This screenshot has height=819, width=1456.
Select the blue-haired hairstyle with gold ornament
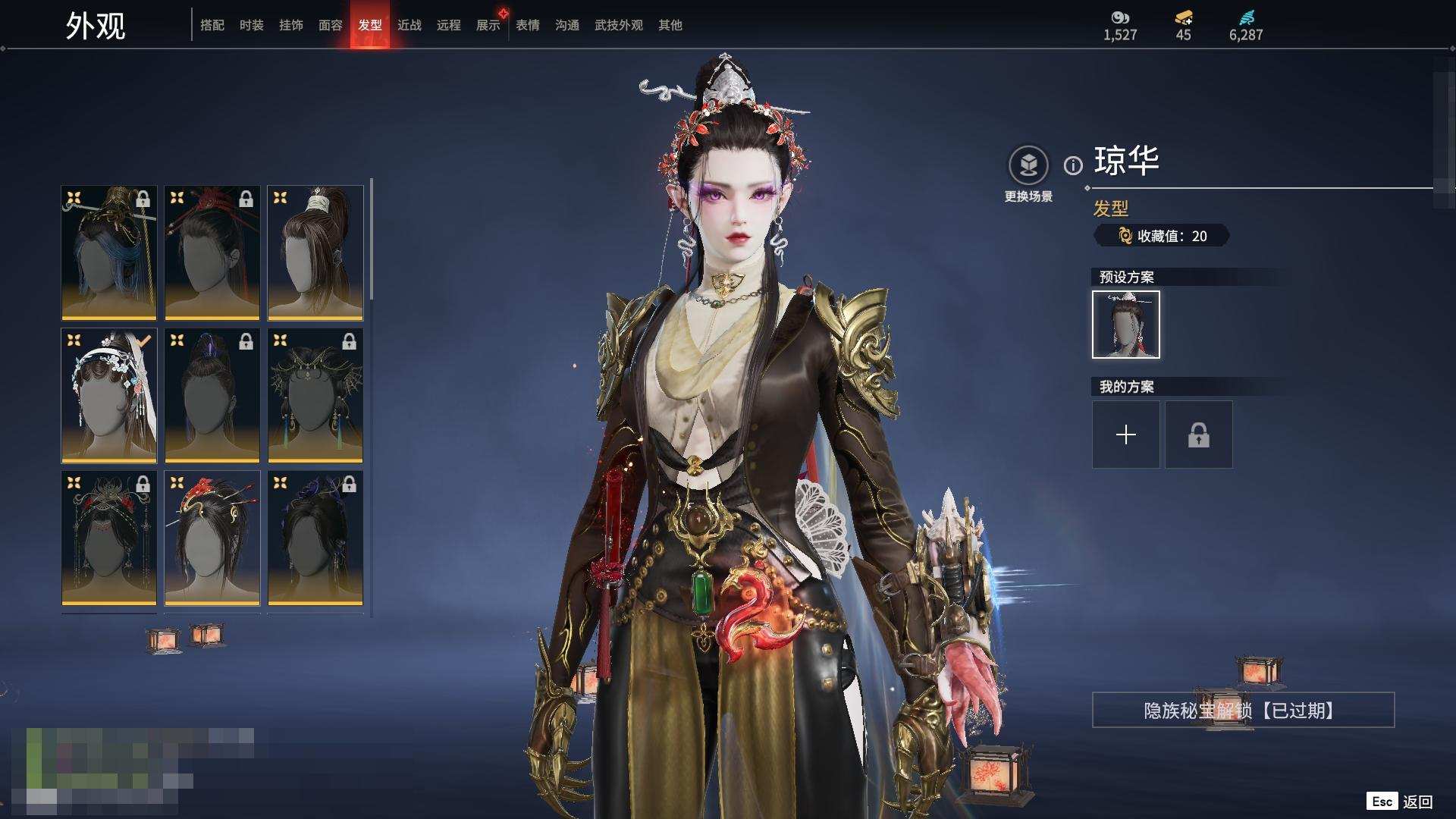(109, 253)
